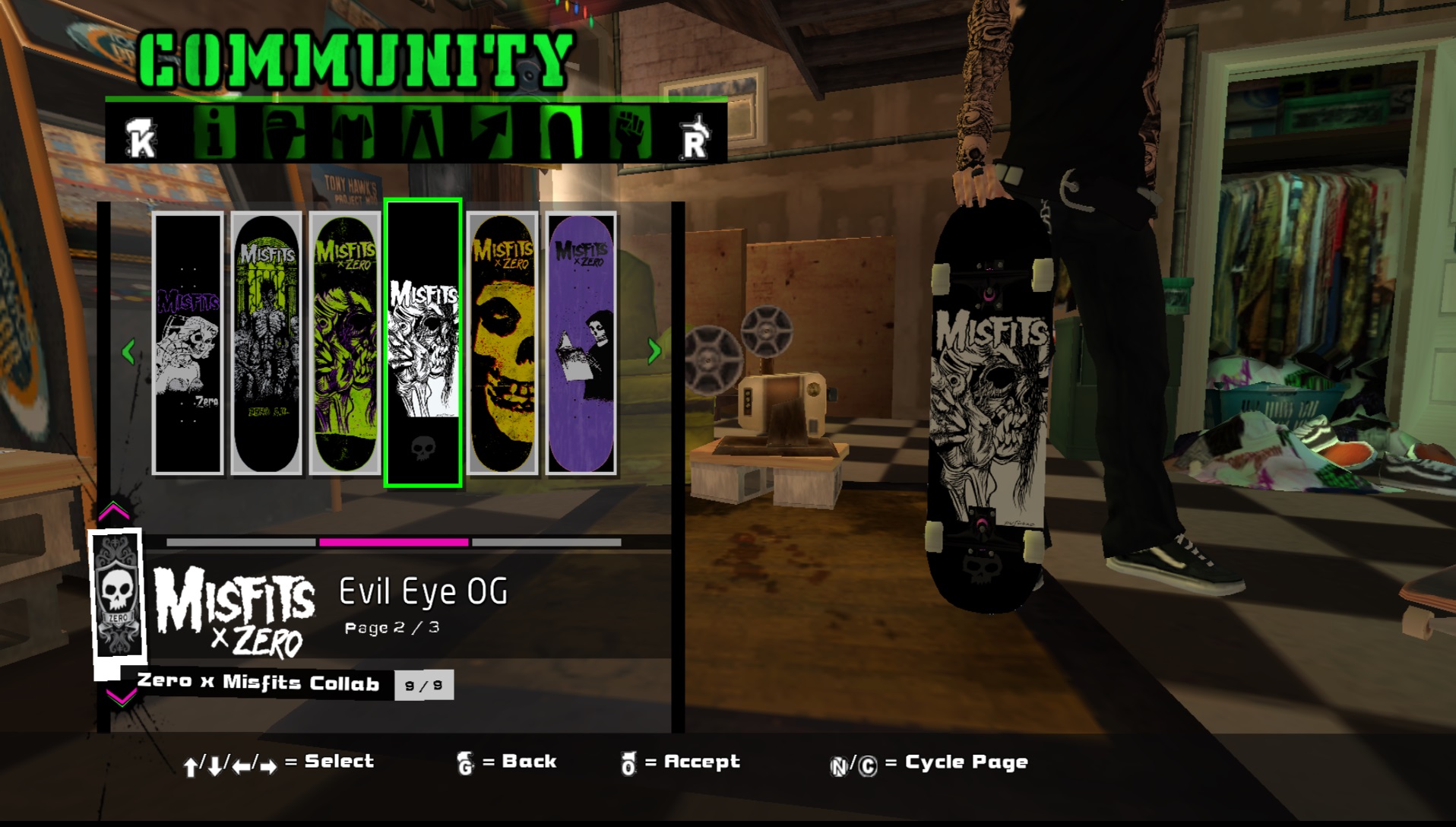Screen dimensions: 1456x827
Task: Go to next deck page with right arrow
Action: pyautogui.click(x=654, y=351)
